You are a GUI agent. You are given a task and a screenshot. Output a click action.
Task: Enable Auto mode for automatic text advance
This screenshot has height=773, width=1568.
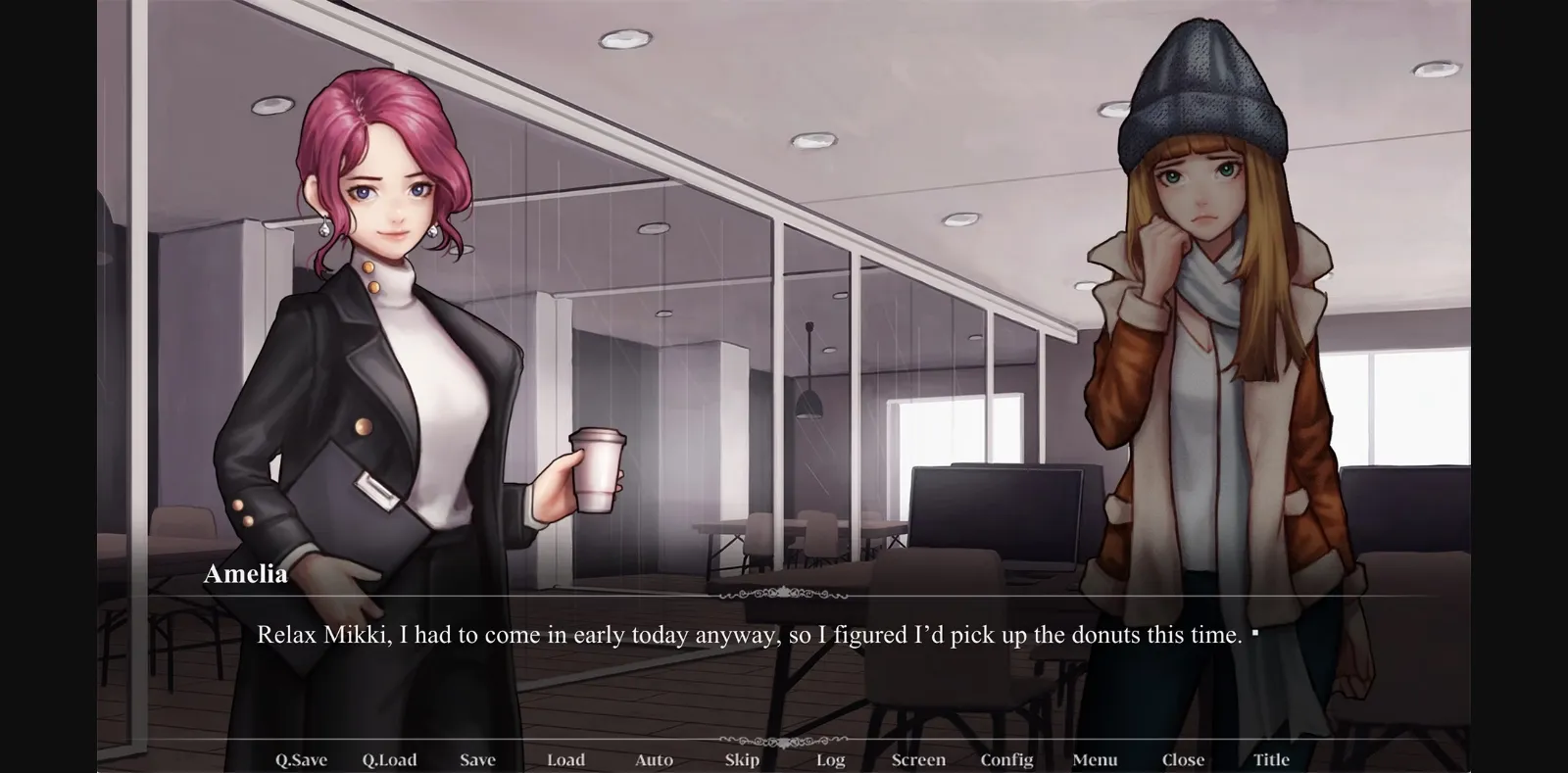point(654,759)
